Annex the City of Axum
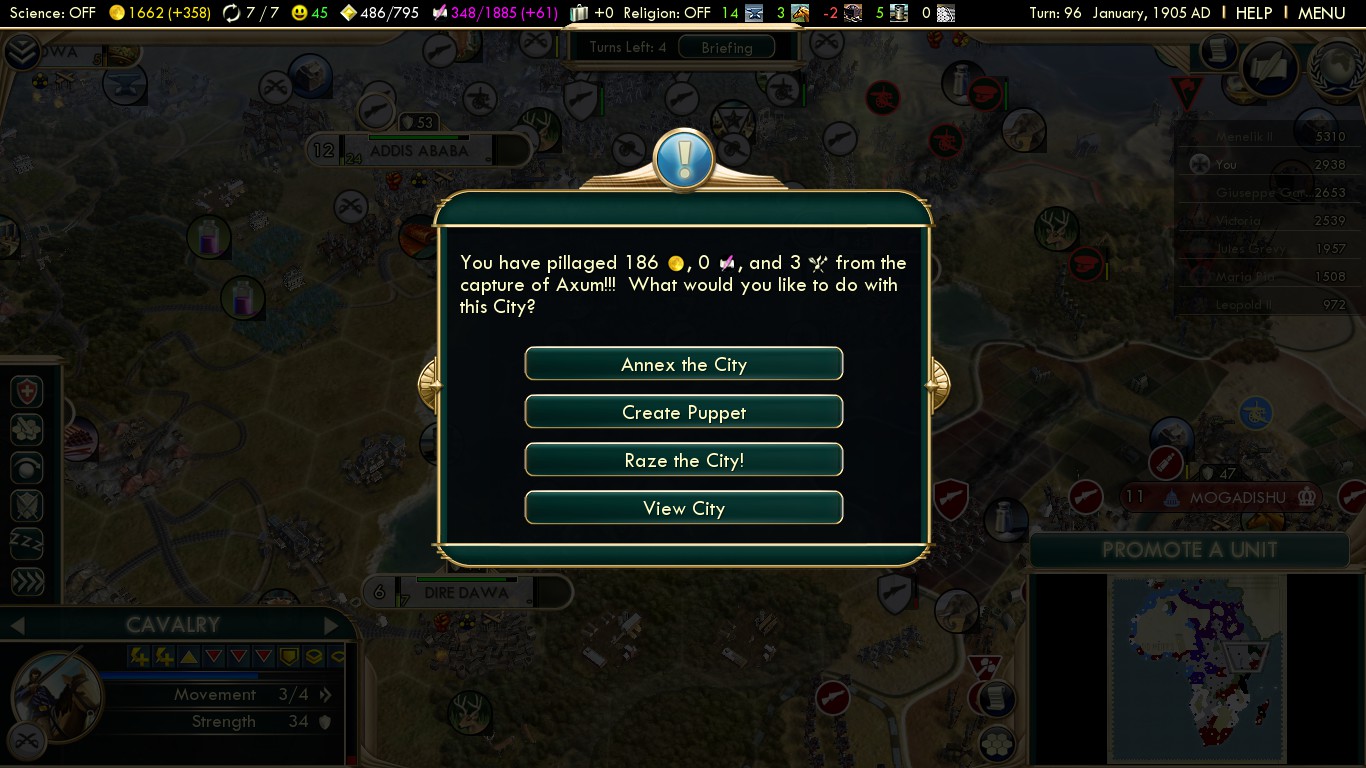Image resolution: width=1366 pixels, height=768 pixels. [x=684, y=364]
